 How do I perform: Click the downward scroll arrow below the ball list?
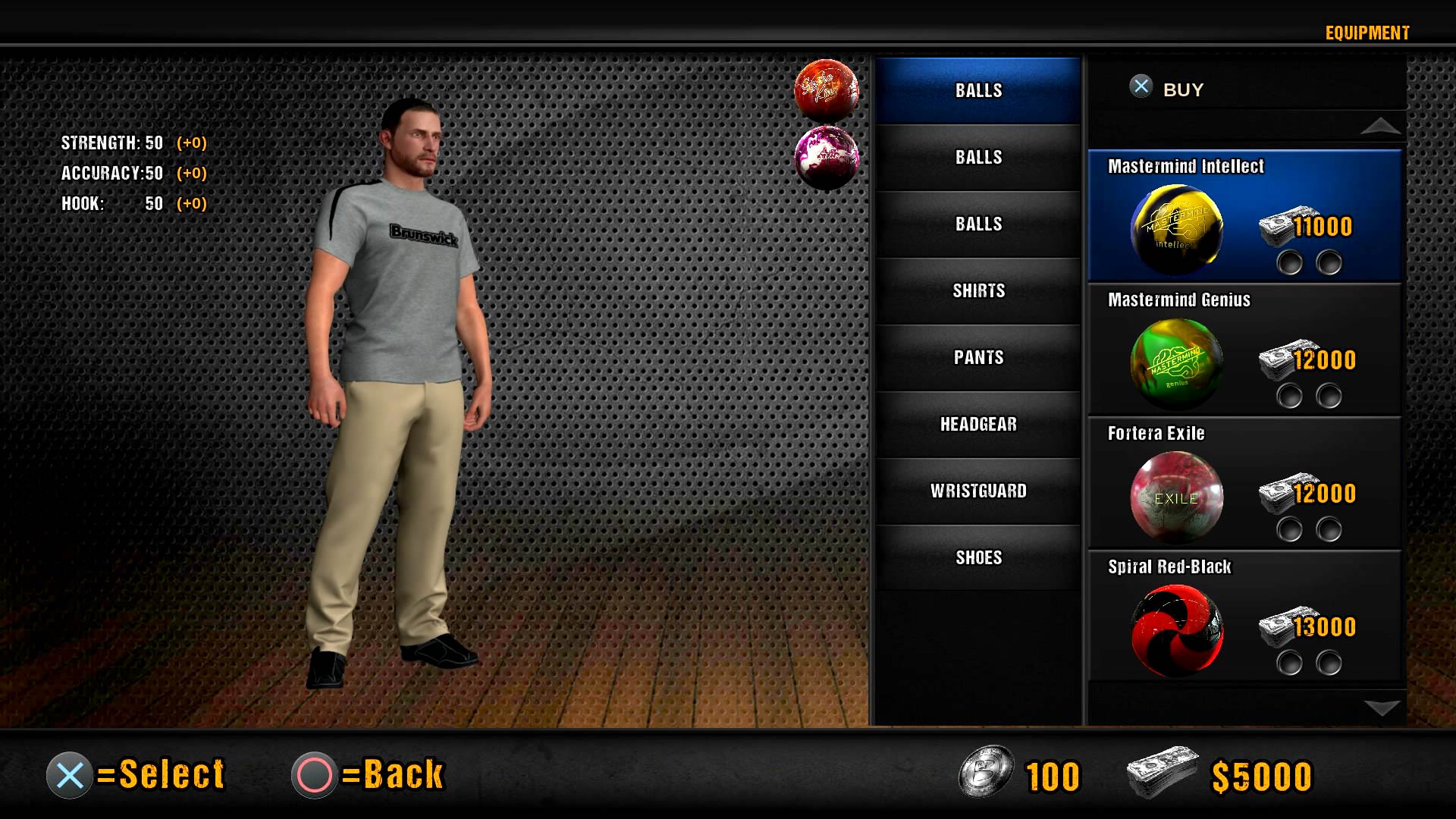[x=1382, y=707]
